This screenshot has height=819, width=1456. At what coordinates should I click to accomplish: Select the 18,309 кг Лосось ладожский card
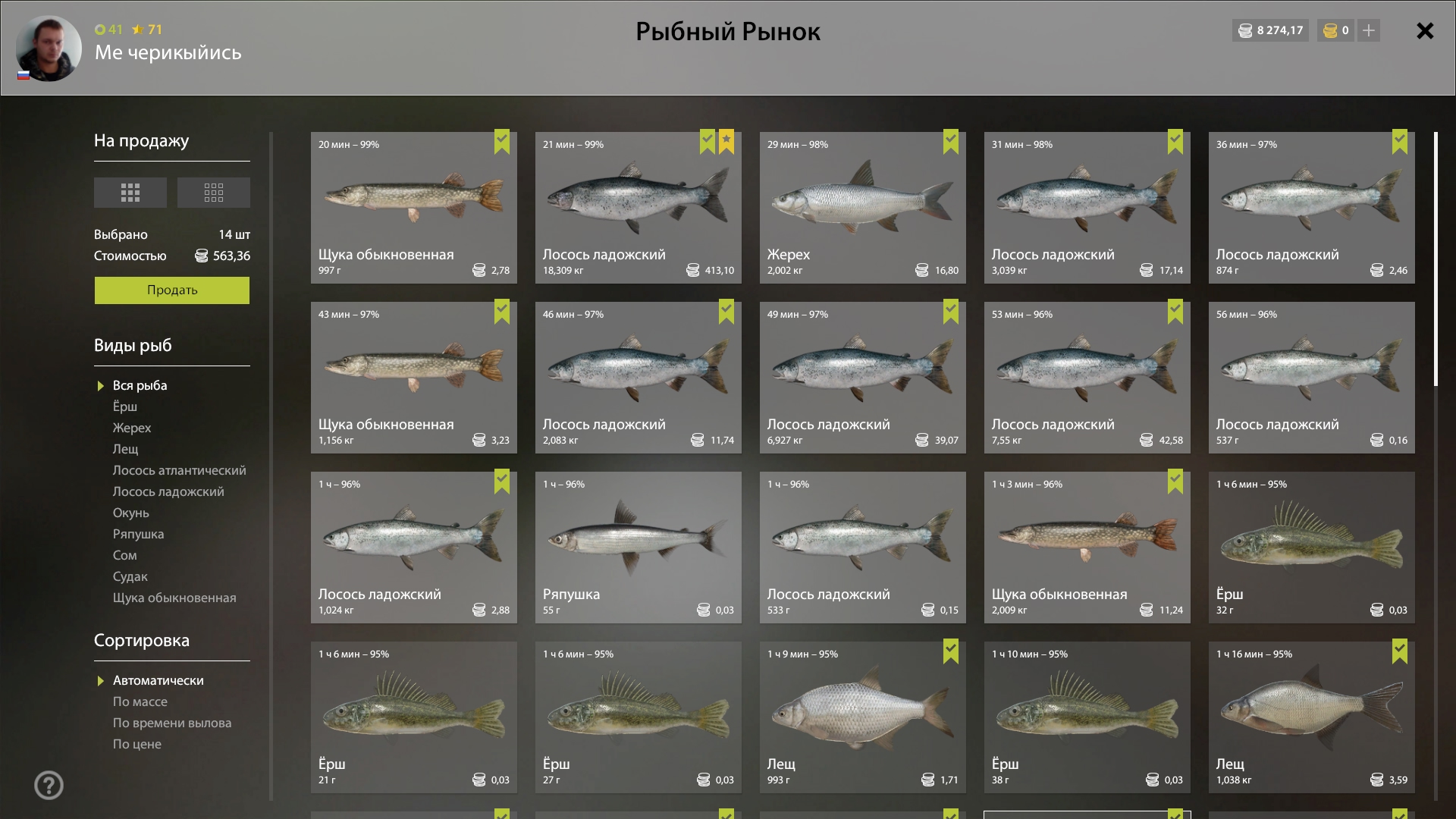click(638, 208)
